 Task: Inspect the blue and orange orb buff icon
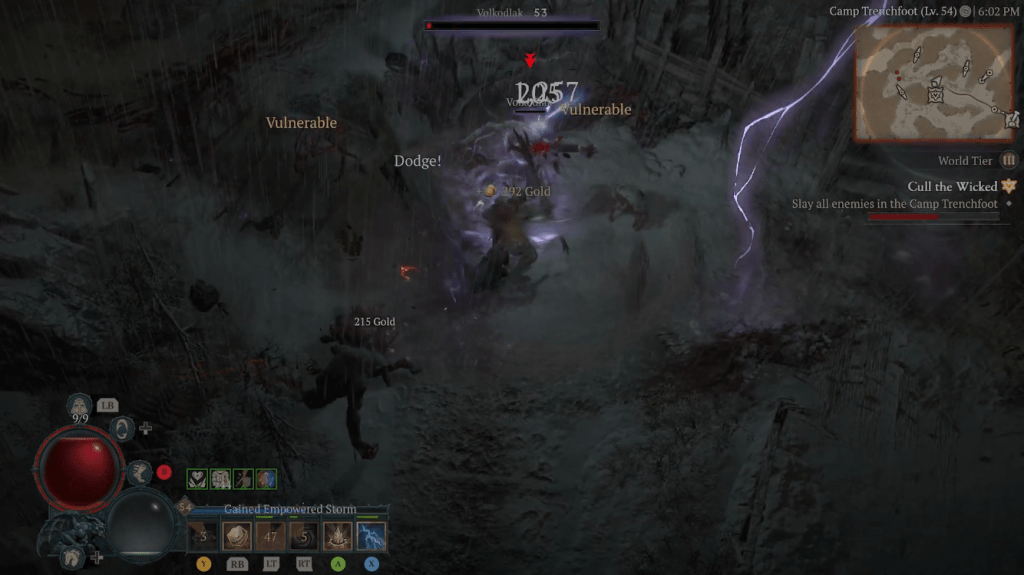(266, 479)
